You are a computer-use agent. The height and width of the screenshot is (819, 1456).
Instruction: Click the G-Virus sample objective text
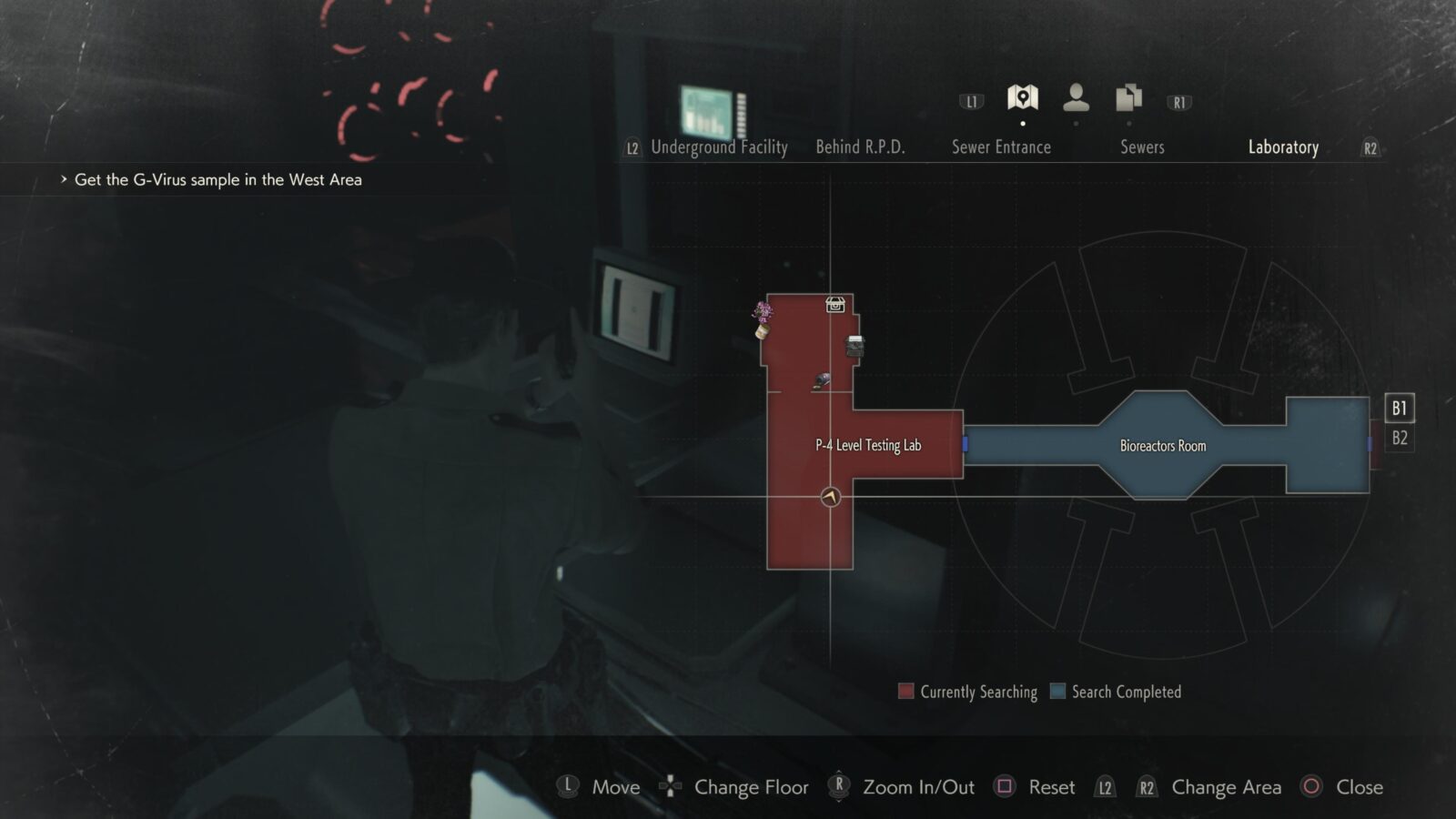217,179
